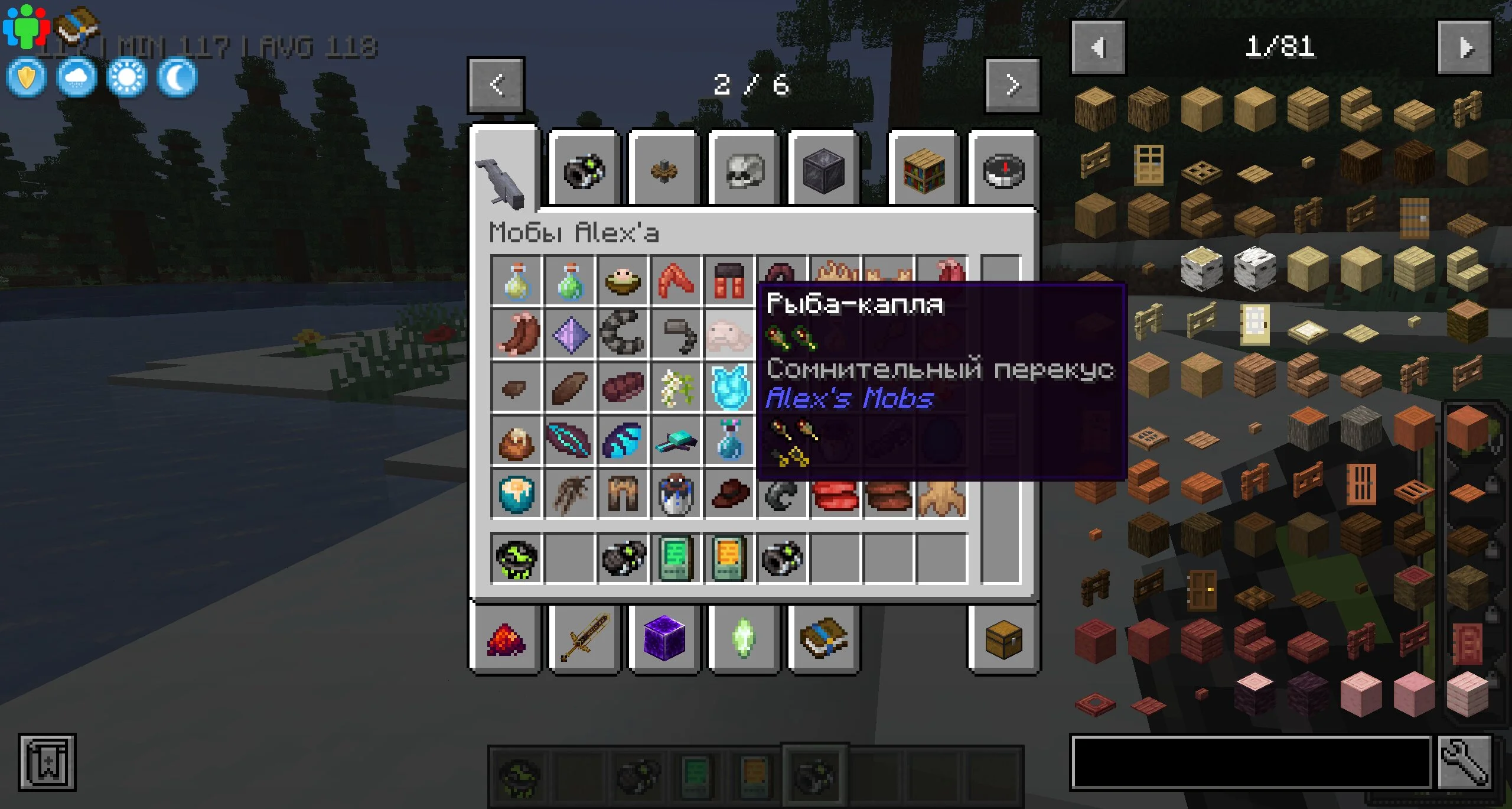Set time to night with moon button

(x=177, y=77)
